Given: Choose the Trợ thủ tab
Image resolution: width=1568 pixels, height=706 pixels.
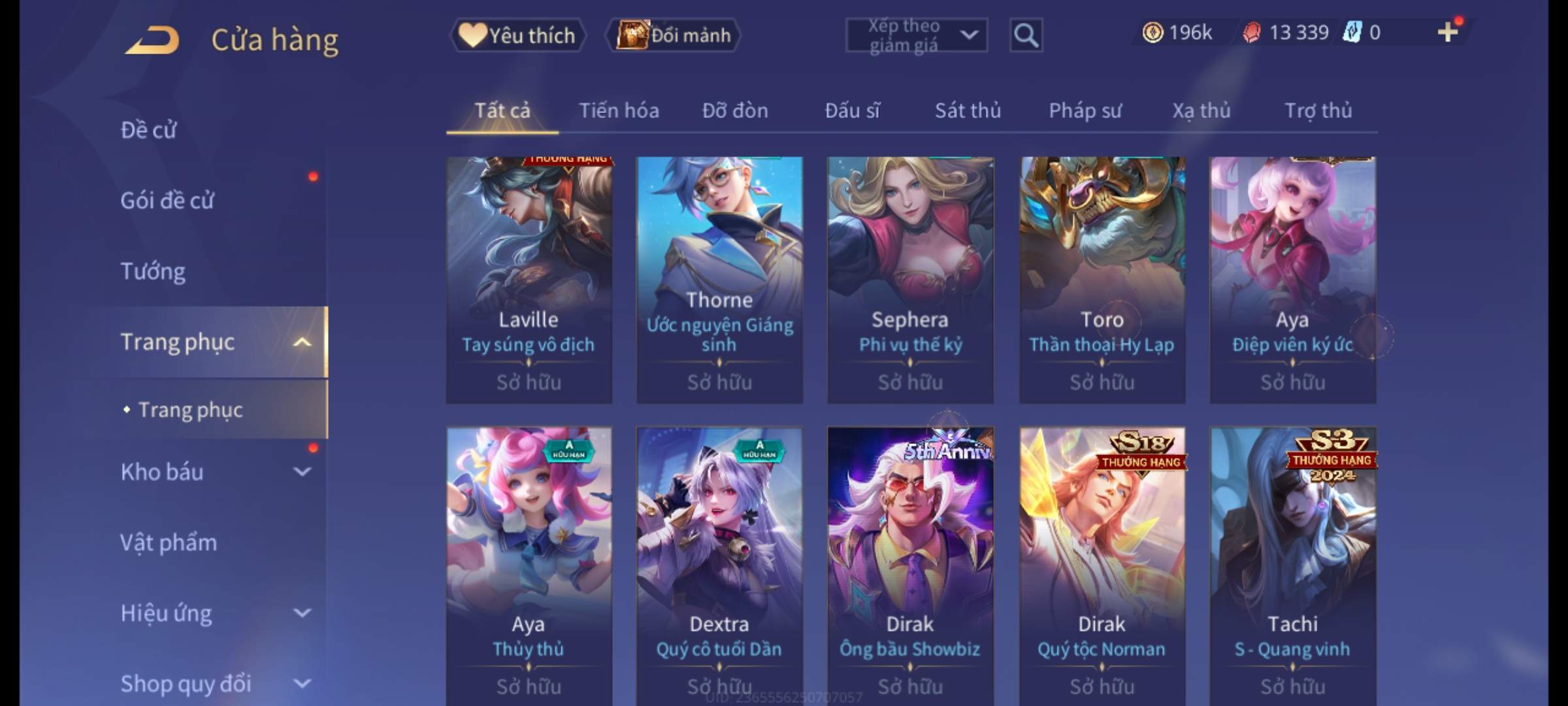Looking at the screenshot, I should click(1318, 110).
